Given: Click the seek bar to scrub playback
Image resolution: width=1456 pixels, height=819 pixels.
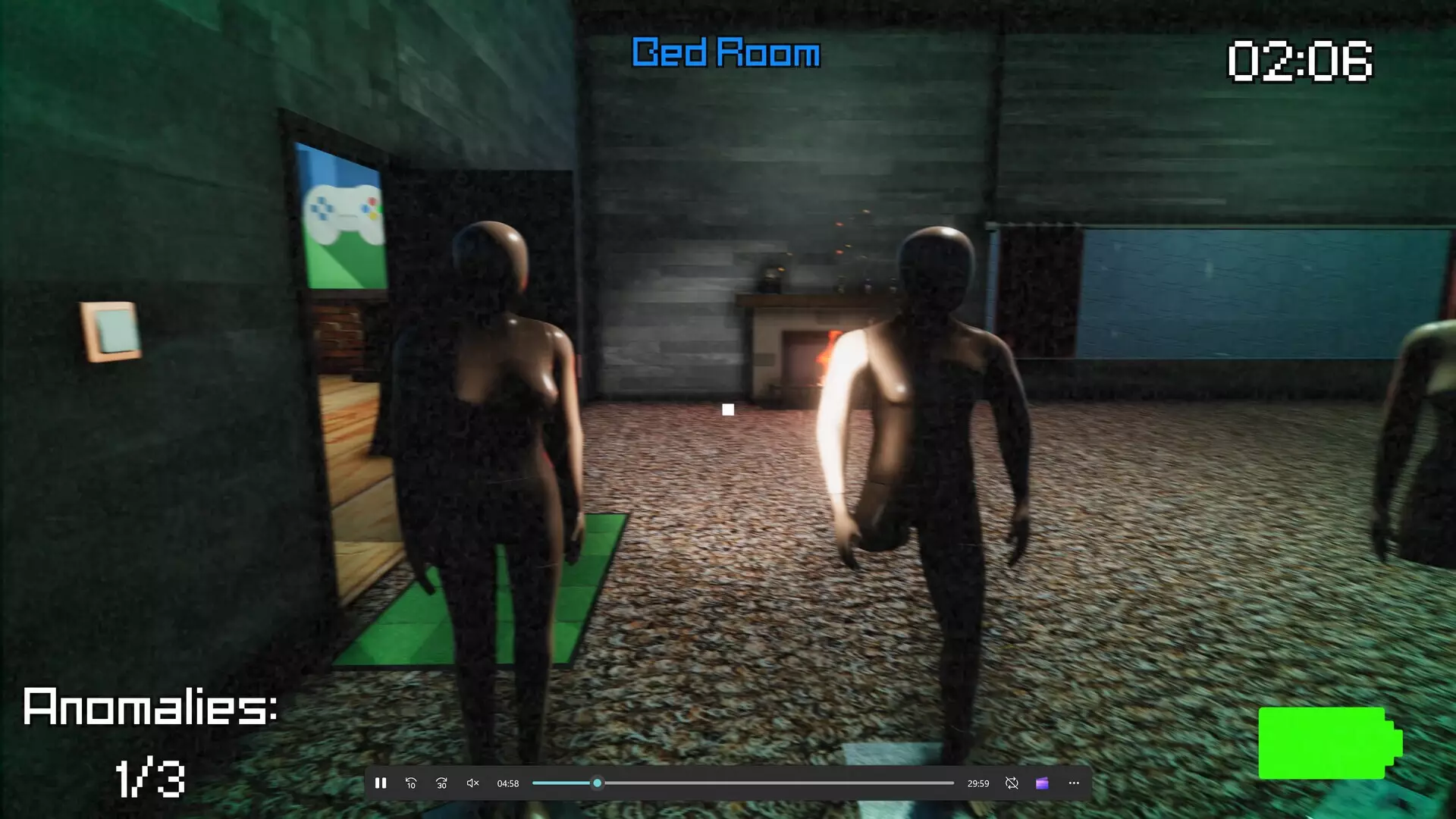Looking at the screenshot, I should pos(743,783).
